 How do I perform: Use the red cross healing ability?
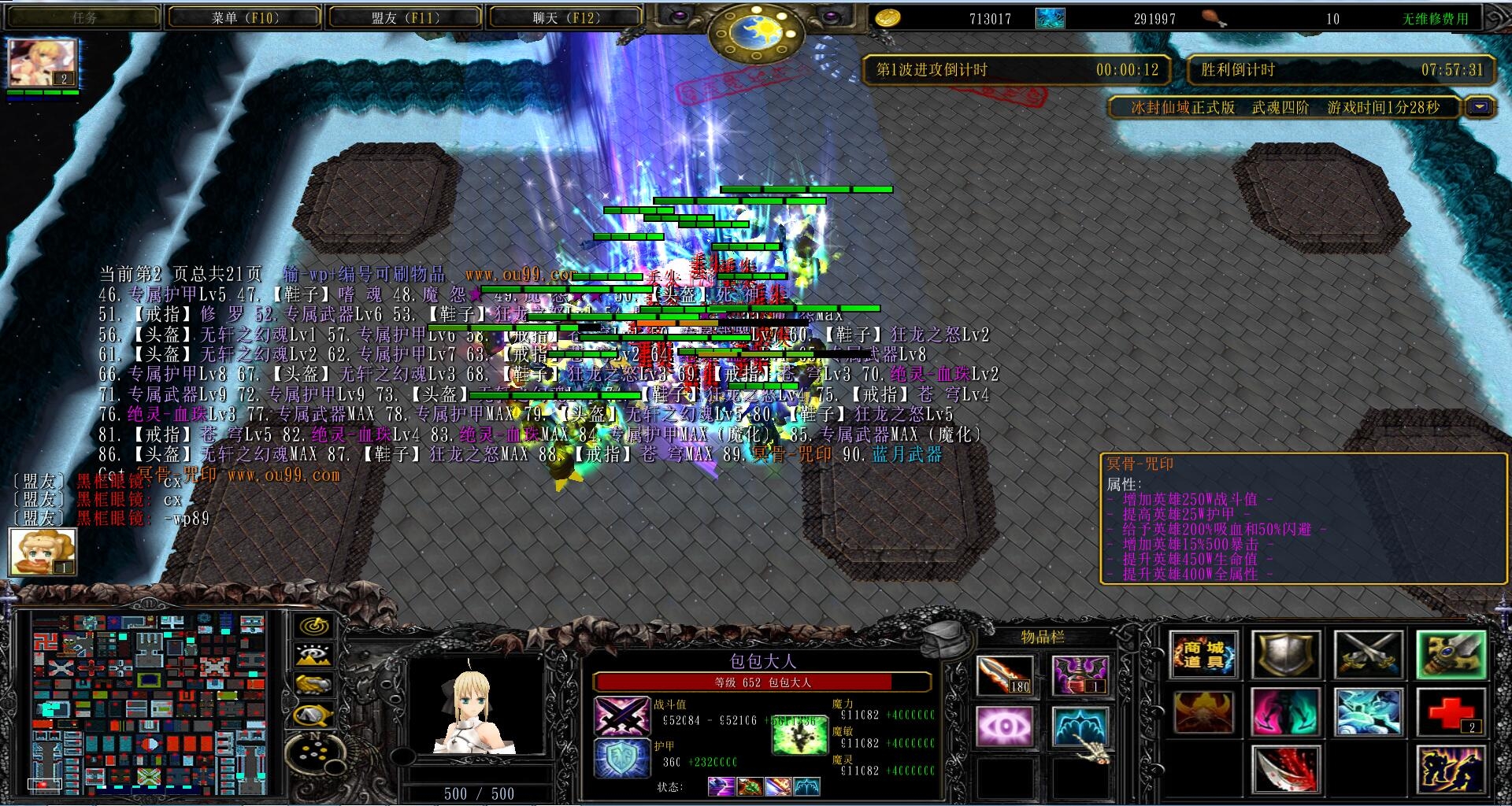pyautogui.click(x=1451, y=712)
